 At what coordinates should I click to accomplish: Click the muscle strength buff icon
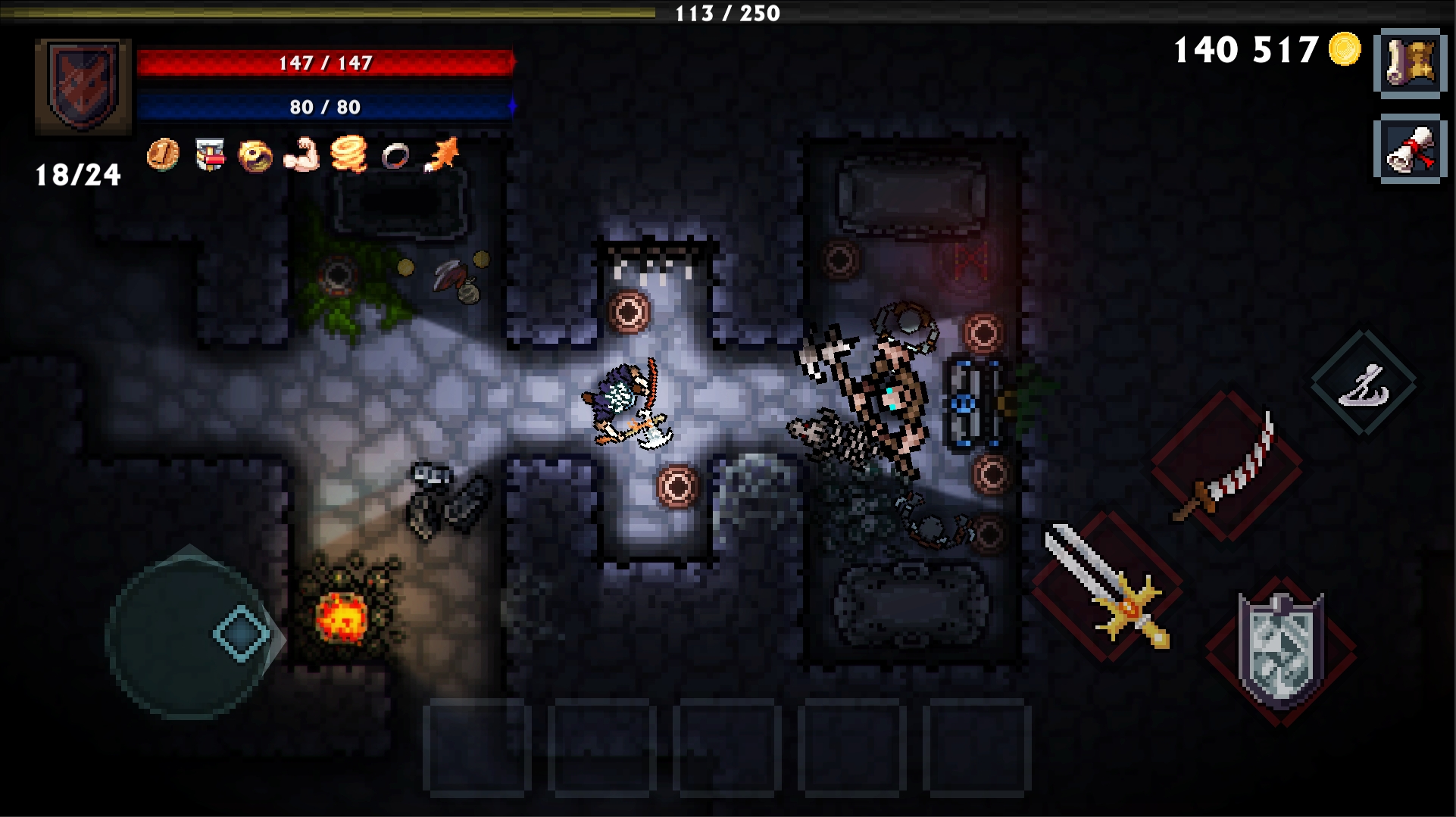click(x=303, y=157)
